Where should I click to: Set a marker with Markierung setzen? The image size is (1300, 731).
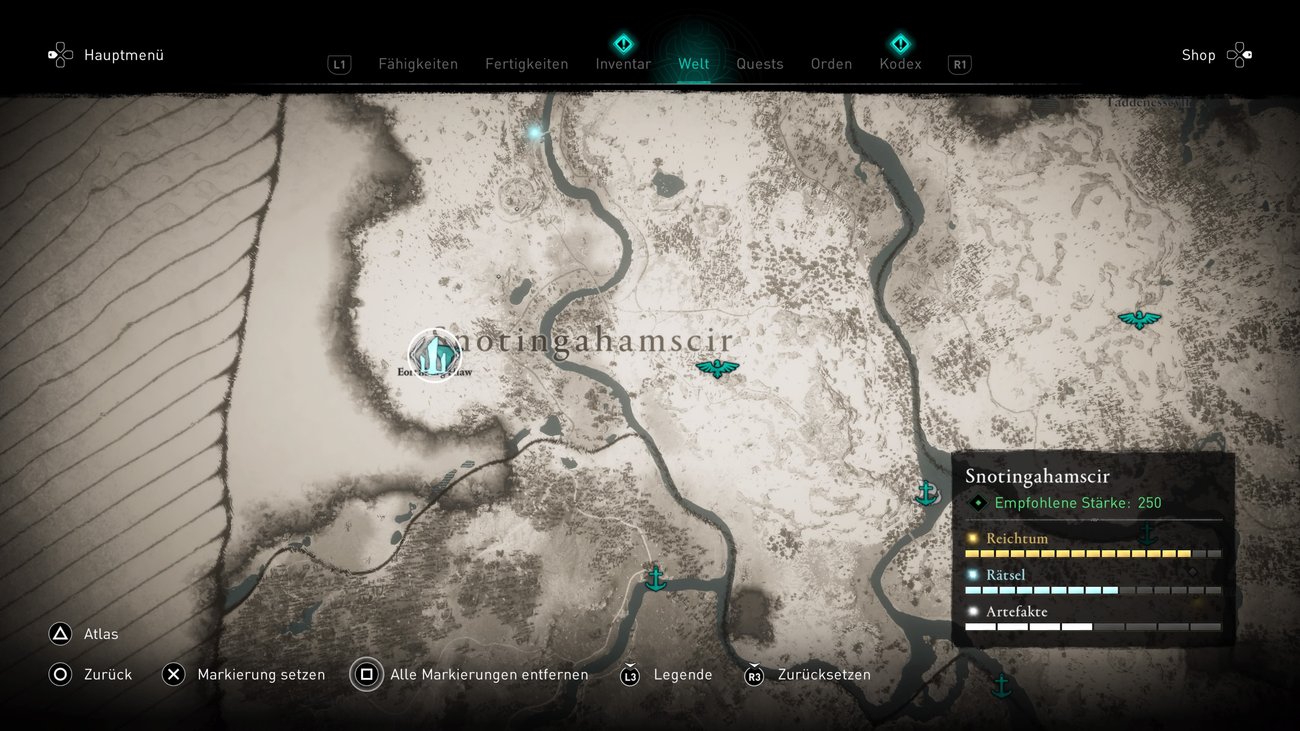261,674
